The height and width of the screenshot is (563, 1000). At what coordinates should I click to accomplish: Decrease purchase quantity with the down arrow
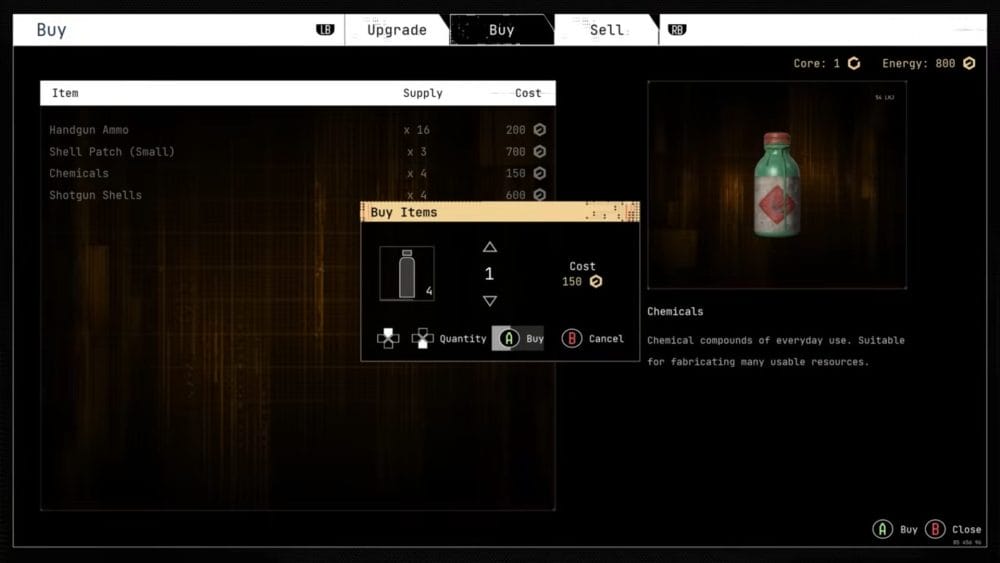tap(490, 301)
